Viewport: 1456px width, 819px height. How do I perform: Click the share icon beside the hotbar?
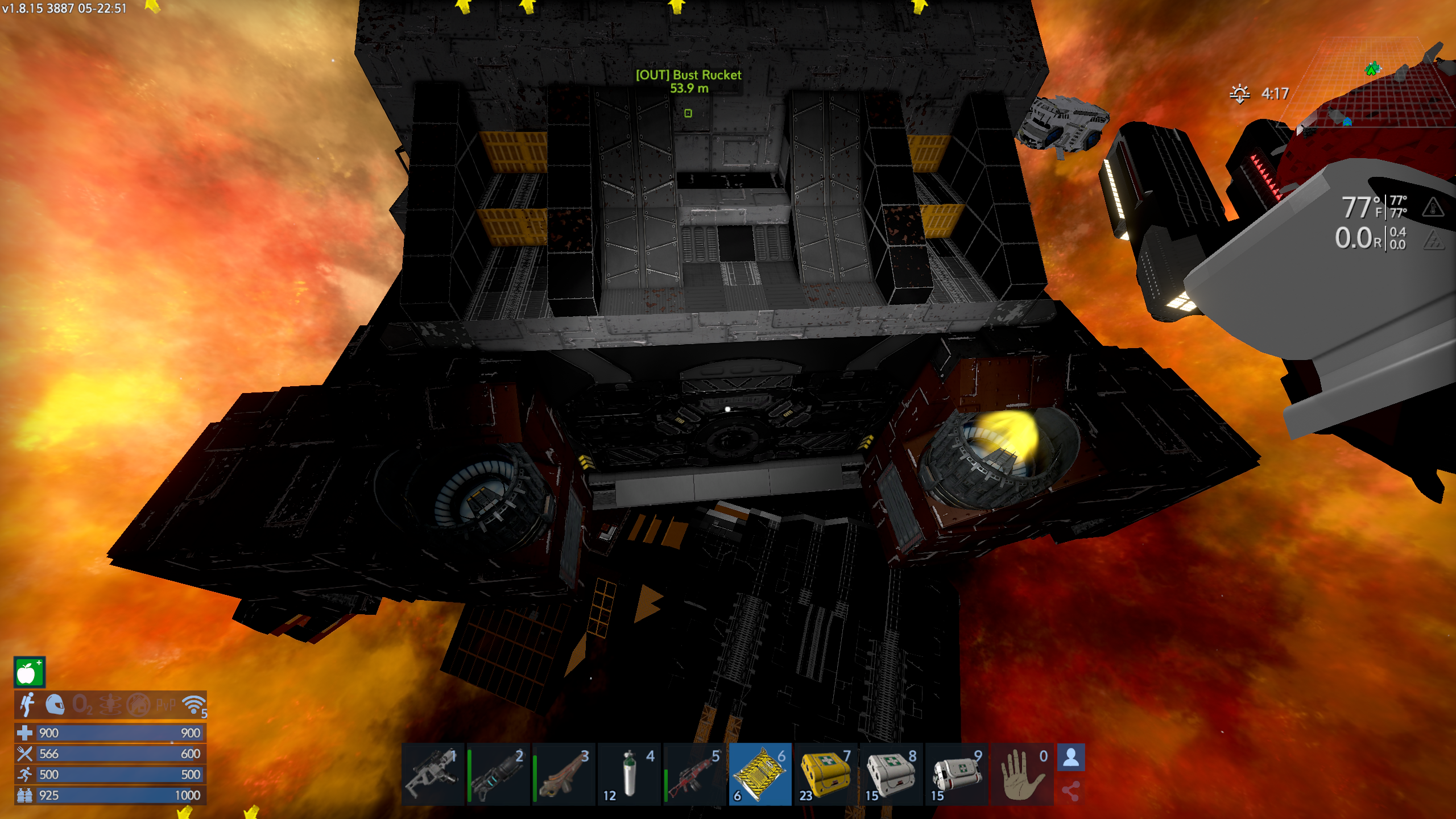pos(1071,791)
